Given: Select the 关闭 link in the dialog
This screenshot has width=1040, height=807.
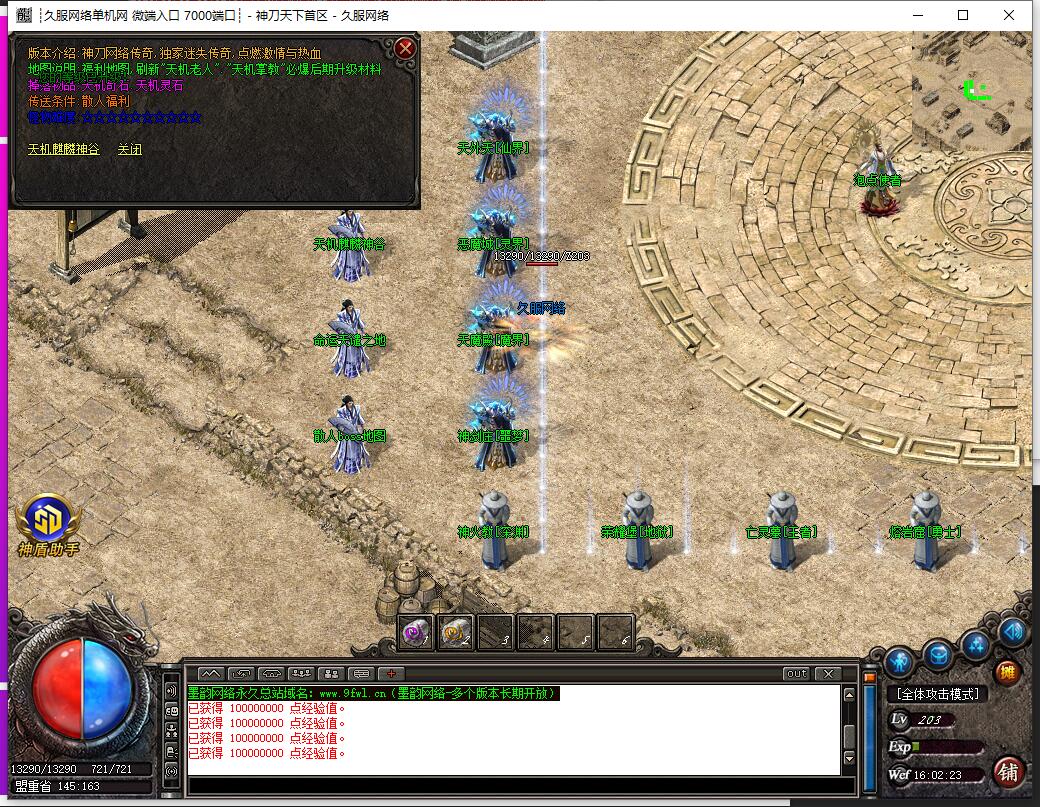Looking at the screenshot, I should (x=130, y=149).
